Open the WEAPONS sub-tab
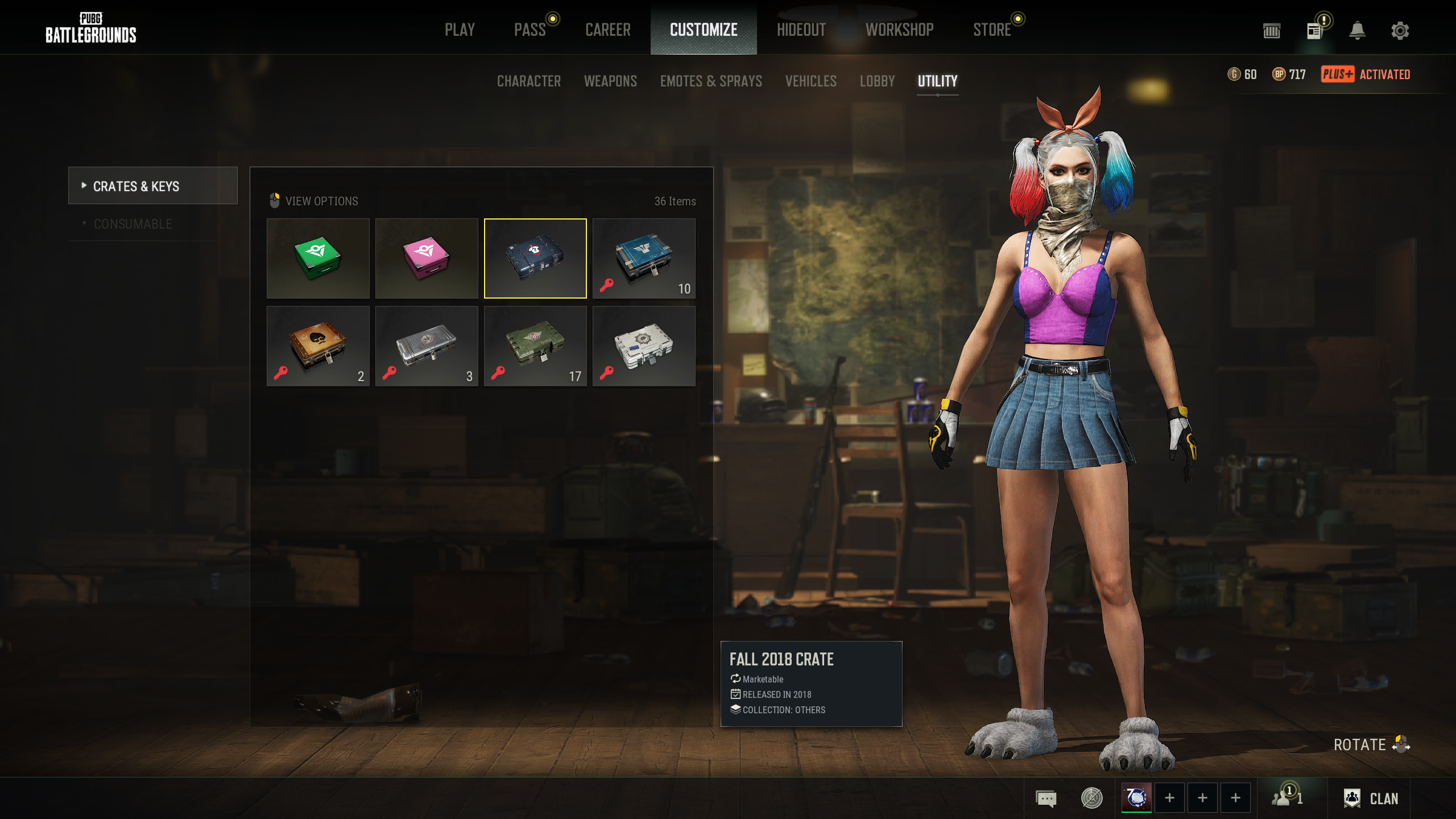Viewport: 1456px width, 819px height. pyautogui.click(x=610, y=81)
